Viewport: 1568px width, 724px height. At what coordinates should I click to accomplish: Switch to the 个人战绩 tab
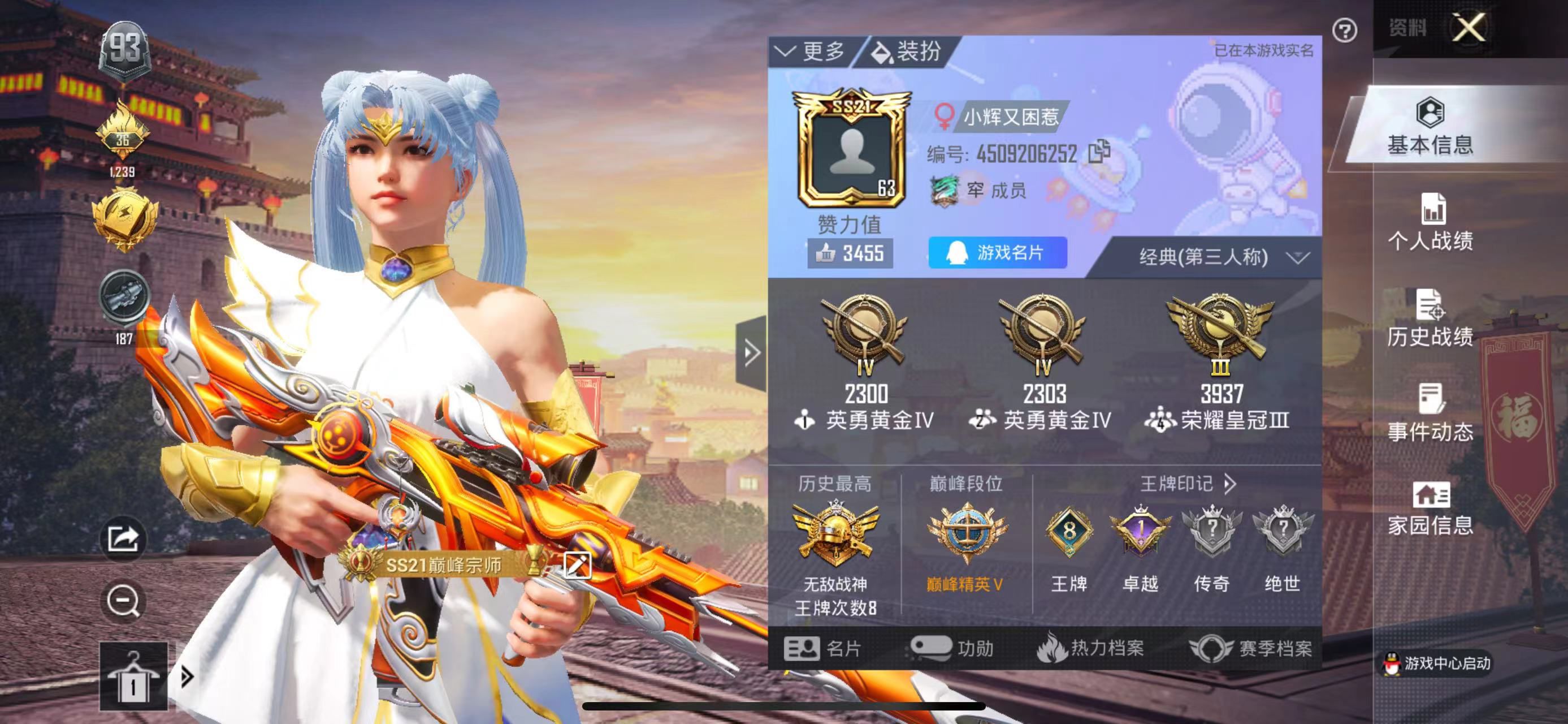tap(1430, 222)
